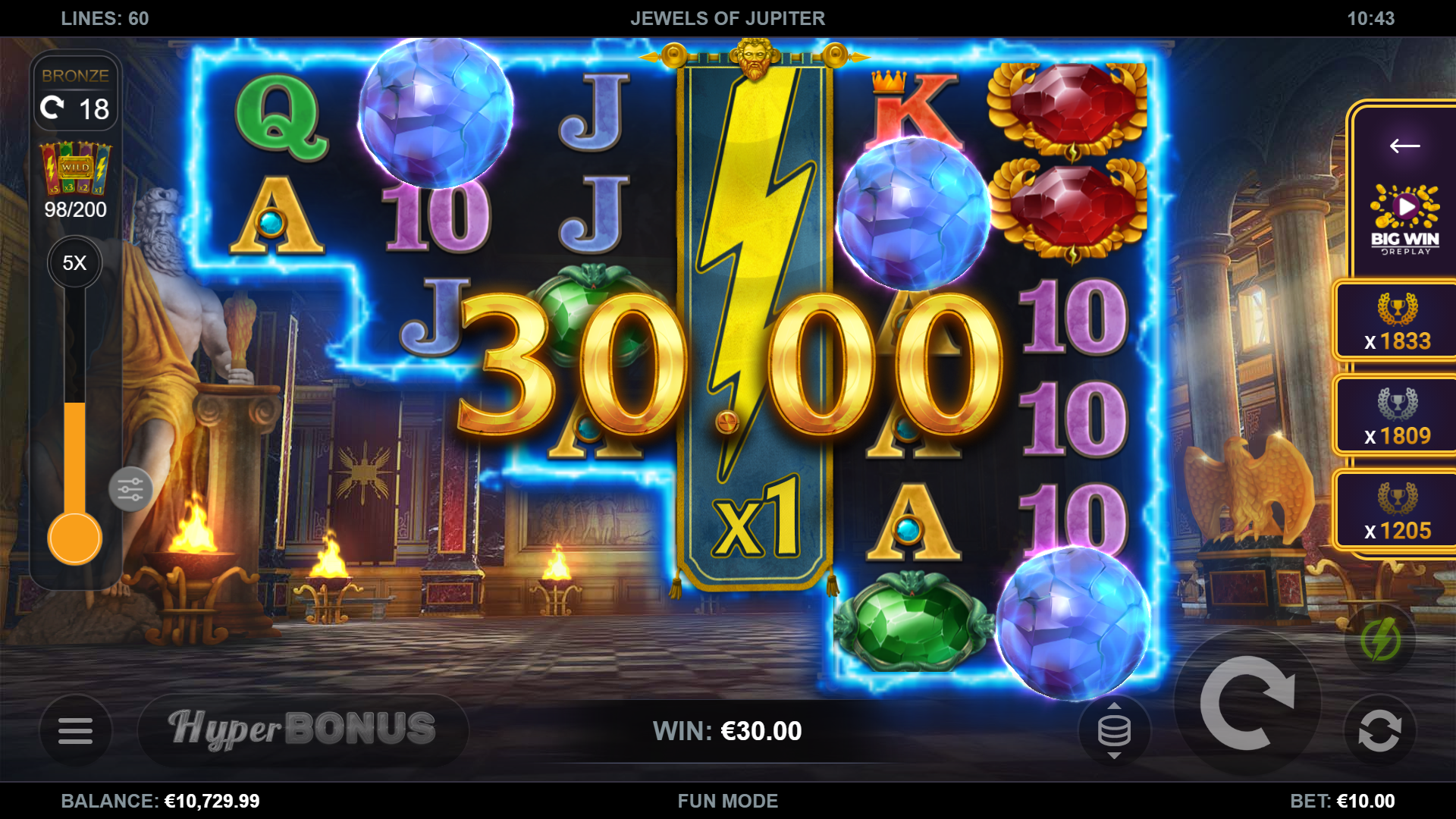Image resolution: width=1456 pixels, height=819 pixels.
Task: Toggle the green lightning turbo mode
Action: [x=1380, y=639]
